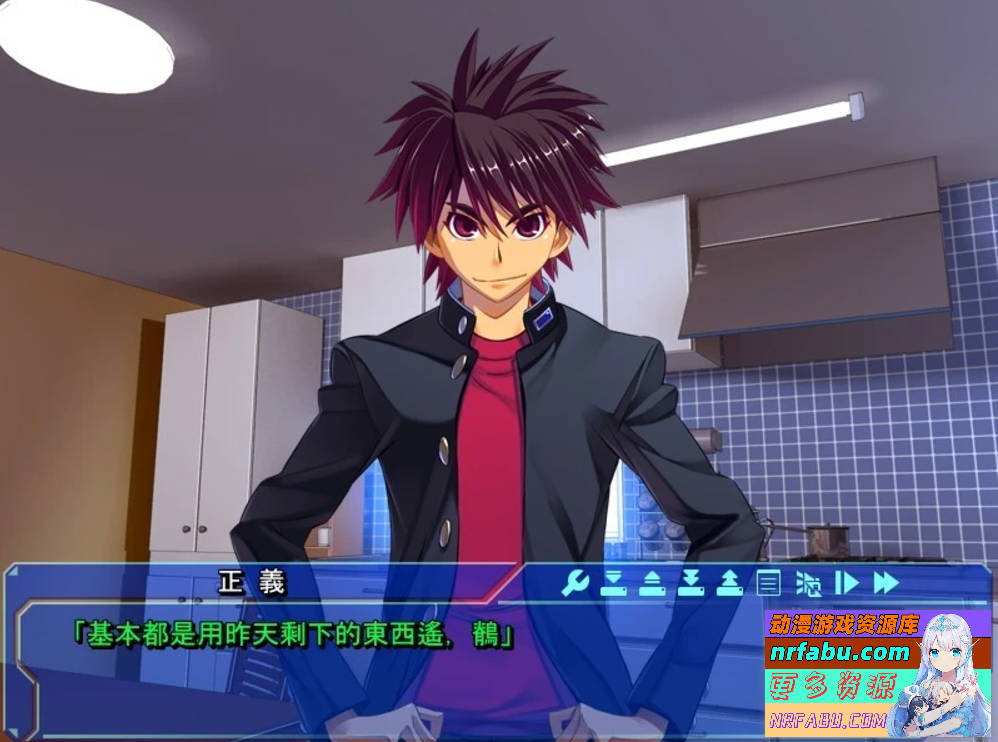998x742 pixels.
Task: Quick load using the double up arrow icon
Action: pyautogui.click(x=730, y=582)
